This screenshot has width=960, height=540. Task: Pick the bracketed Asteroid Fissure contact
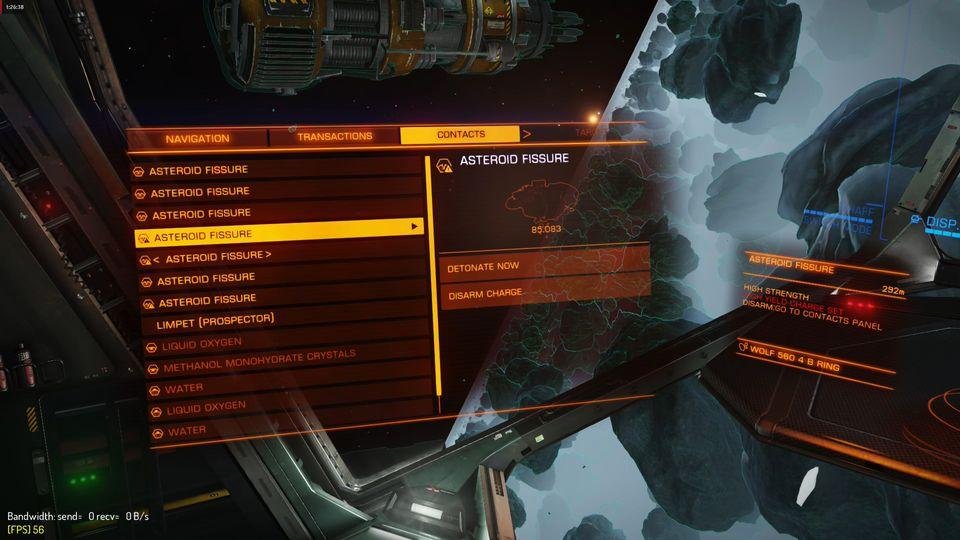(x=205, y=256)
